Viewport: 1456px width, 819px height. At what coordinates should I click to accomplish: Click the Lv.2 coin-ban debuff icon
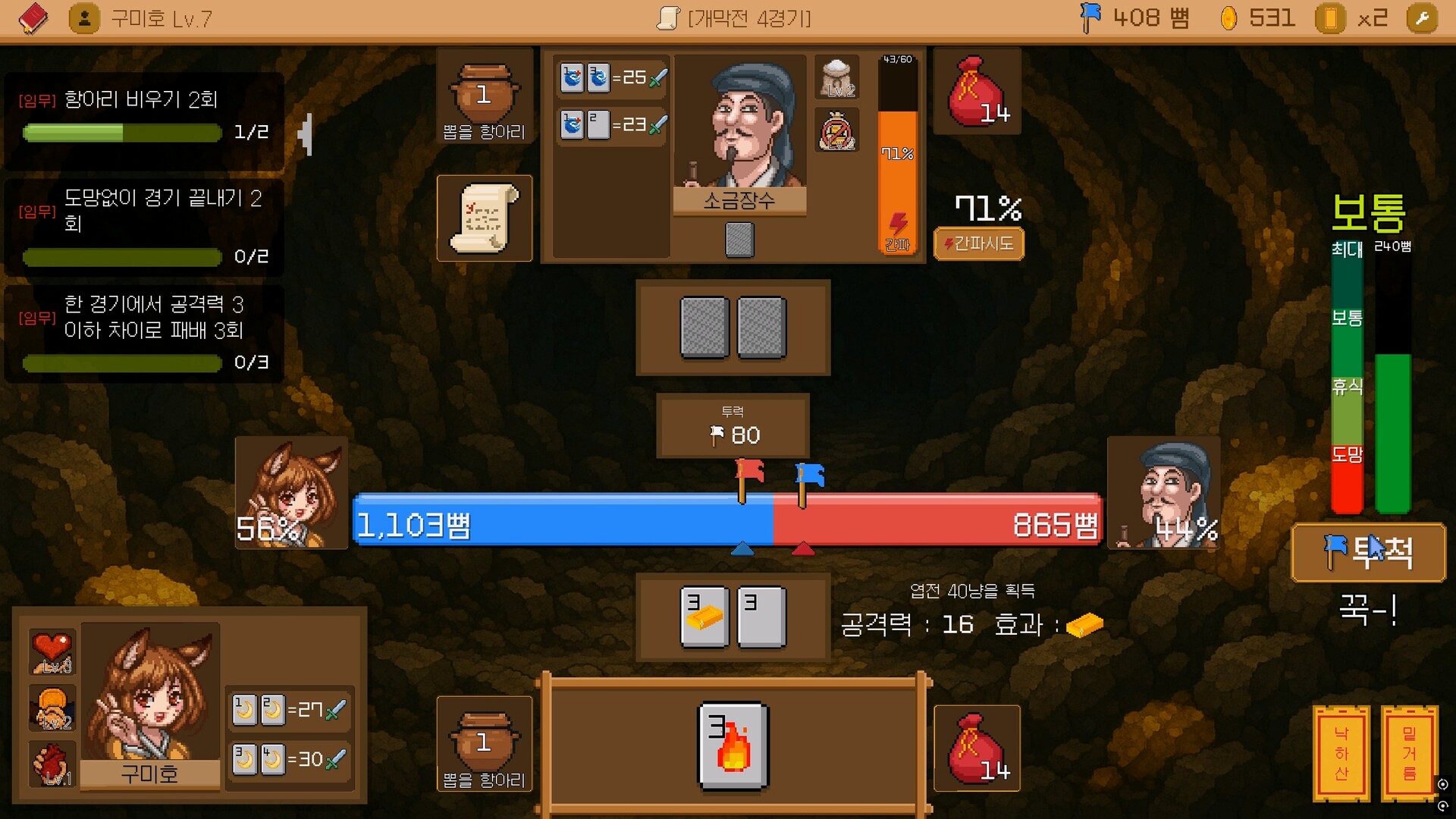pyautogui.click(x=836, y=130)
